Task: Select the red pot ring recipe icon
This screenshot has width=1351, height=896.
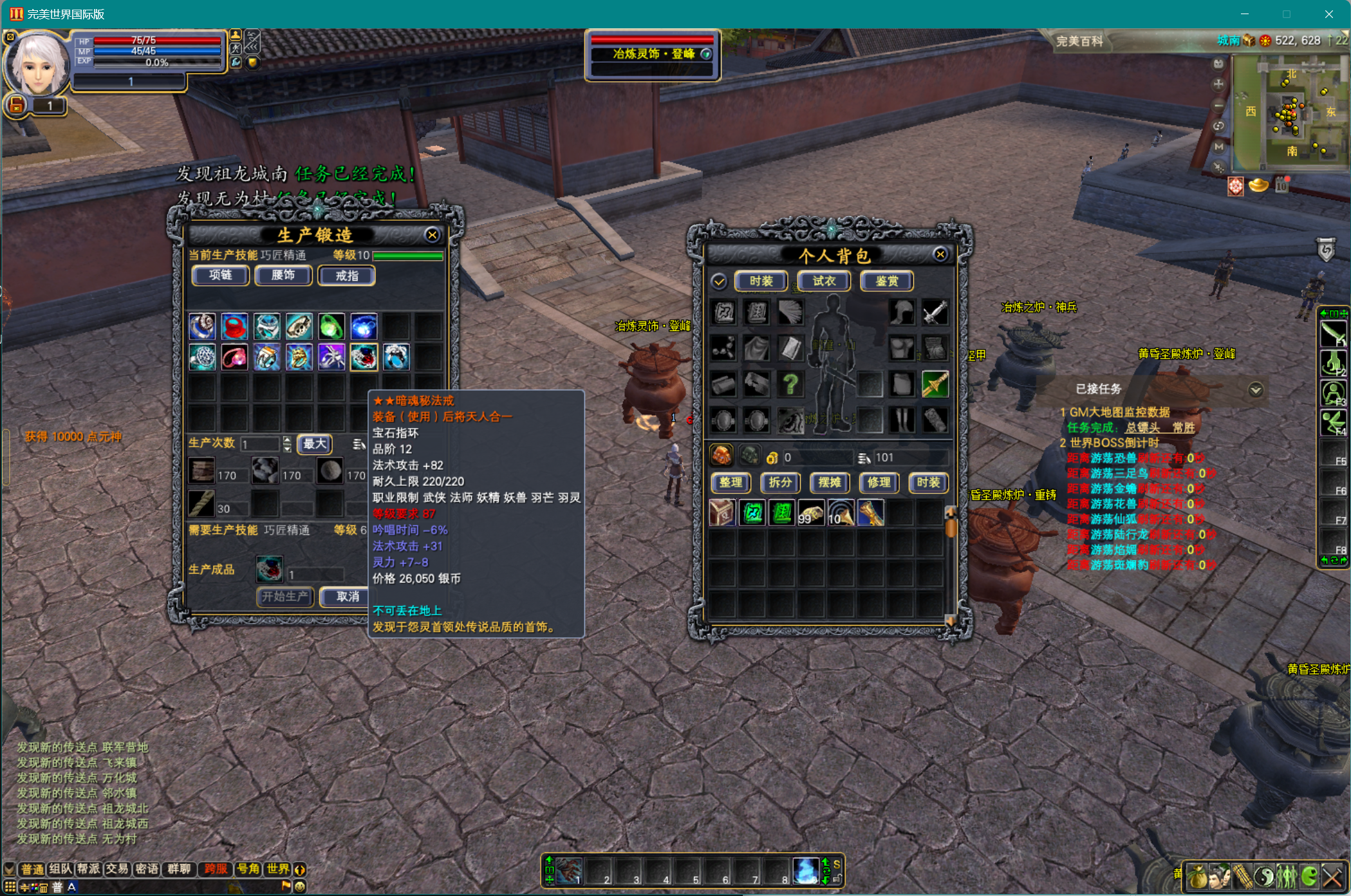Action: pyautogui.click(x=234, y=327)
